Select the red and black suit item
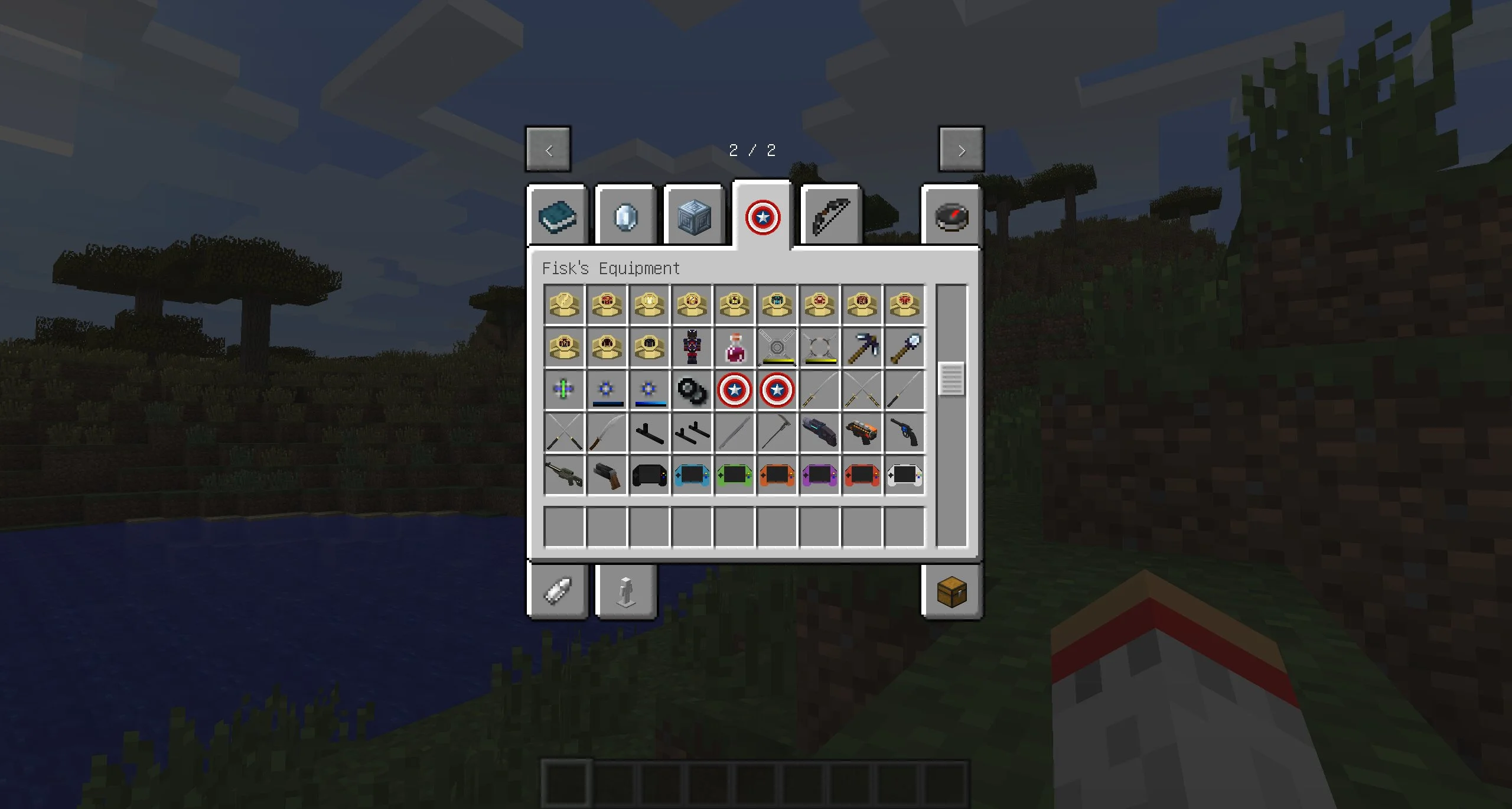 click(x=692, y=347)
